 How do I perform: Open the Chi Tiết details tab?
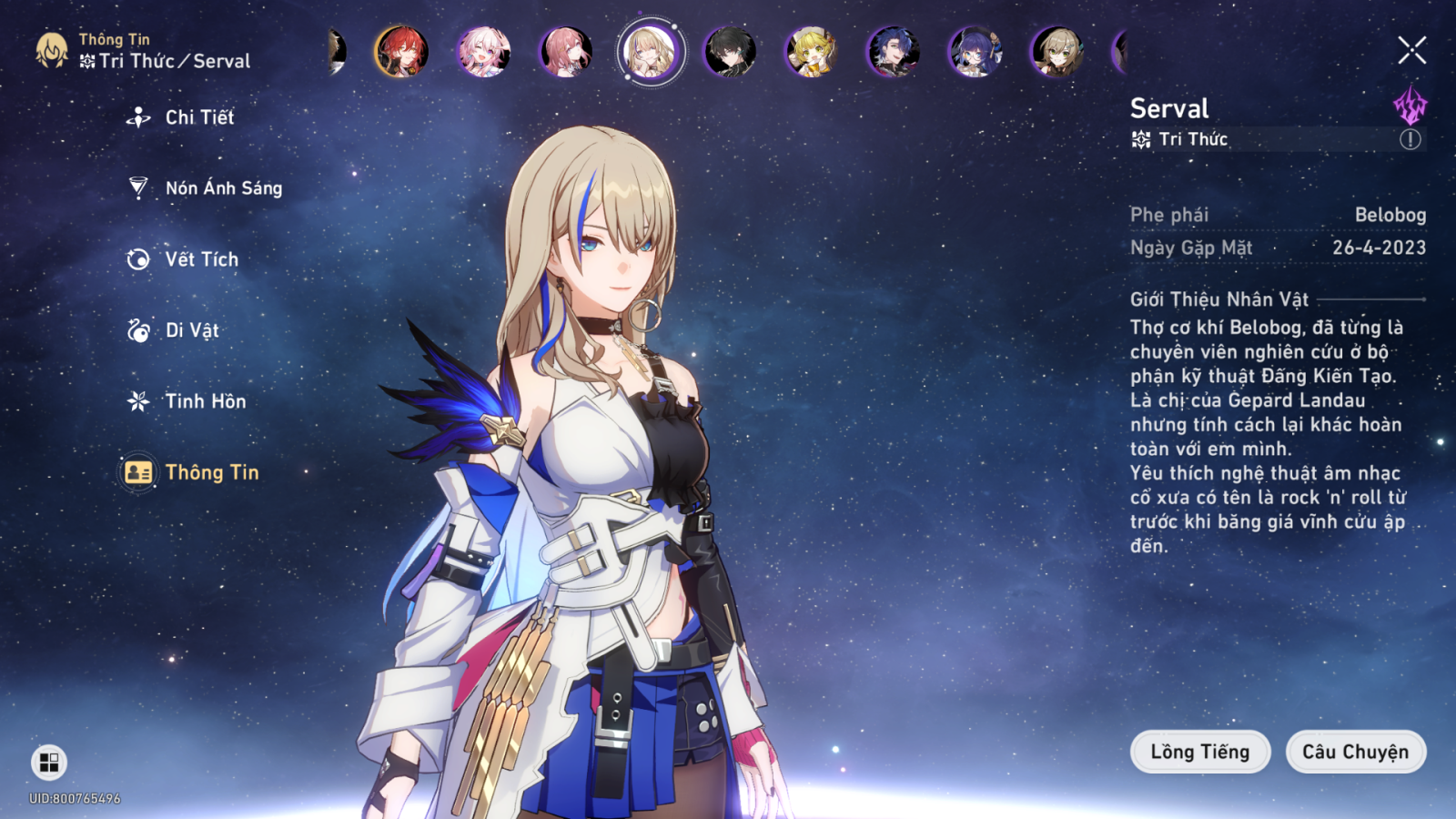click(198, 117)
